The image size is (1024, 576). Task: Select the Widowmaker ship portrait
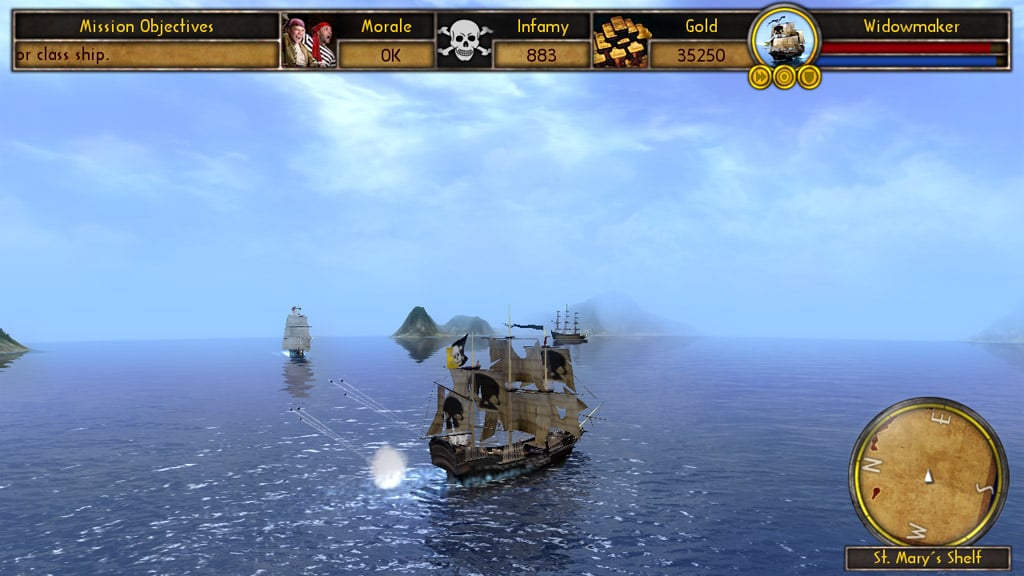(x=784, y=38)
